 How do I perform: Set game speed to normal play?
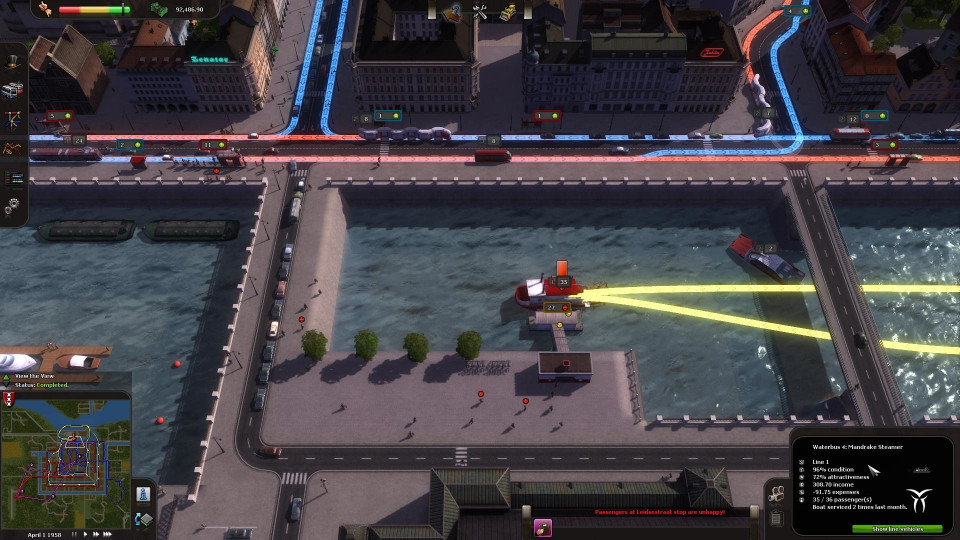pos(87,534)
